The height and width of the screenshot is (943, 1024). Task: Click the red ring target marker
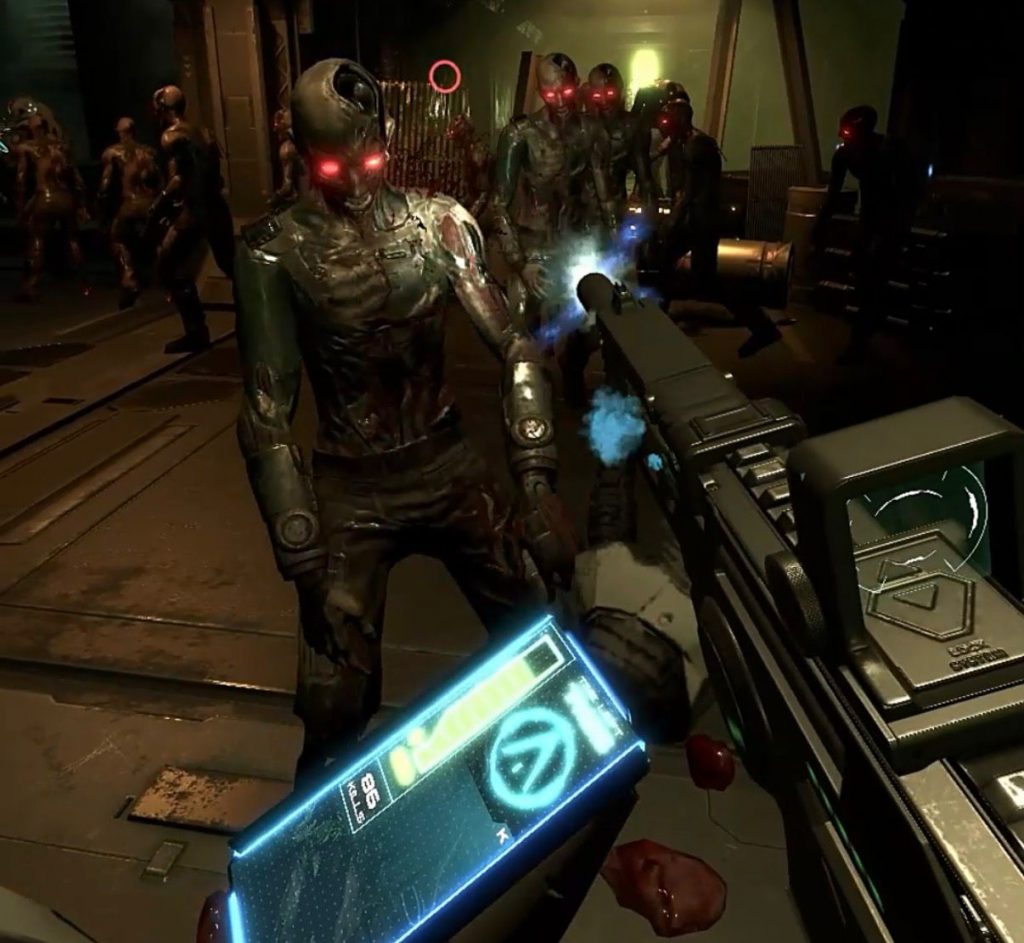coord(445,76)
